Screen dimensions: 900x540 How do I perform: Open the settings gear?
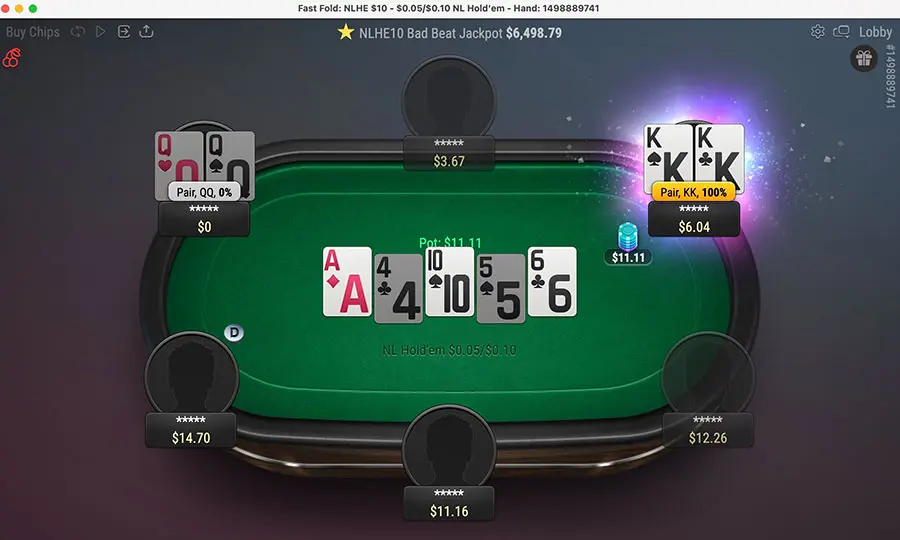[x=817, y=32]
